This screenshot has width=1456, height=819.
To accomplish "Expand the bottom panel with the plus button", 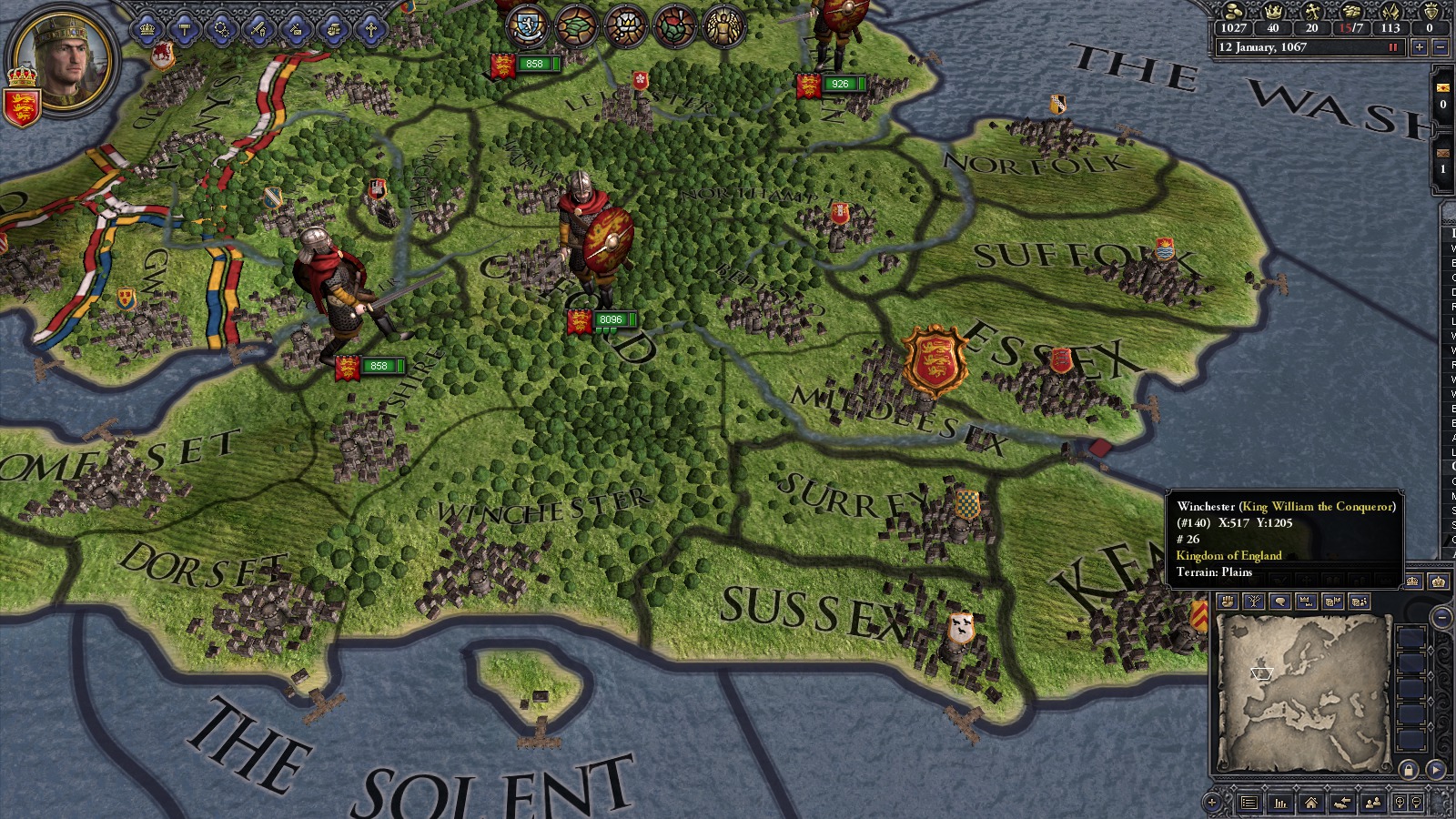I will 1211,803.
